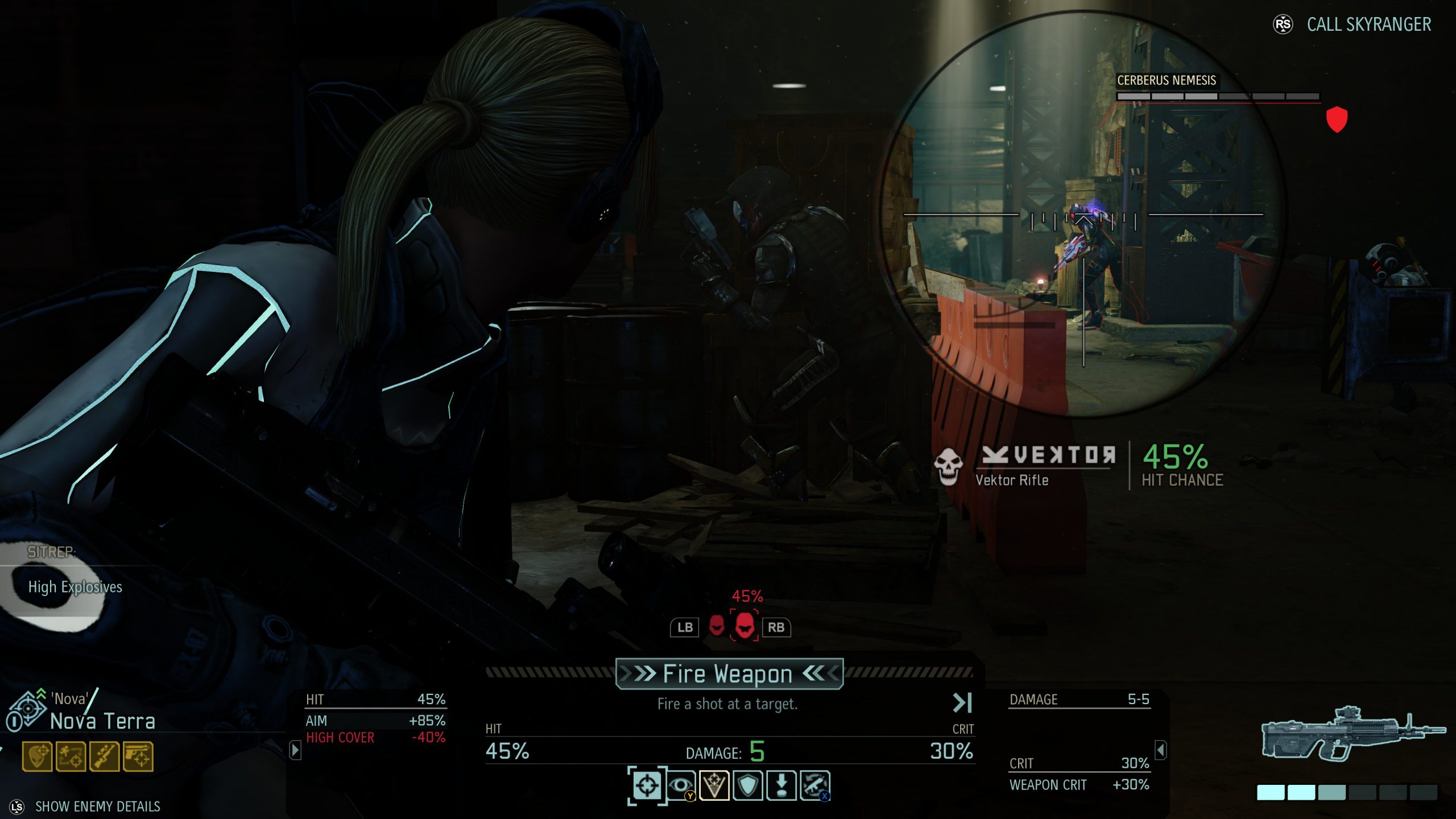Switch target to the unselected enemy head
Screen dimensions: 1456x819
coord(717,626)
